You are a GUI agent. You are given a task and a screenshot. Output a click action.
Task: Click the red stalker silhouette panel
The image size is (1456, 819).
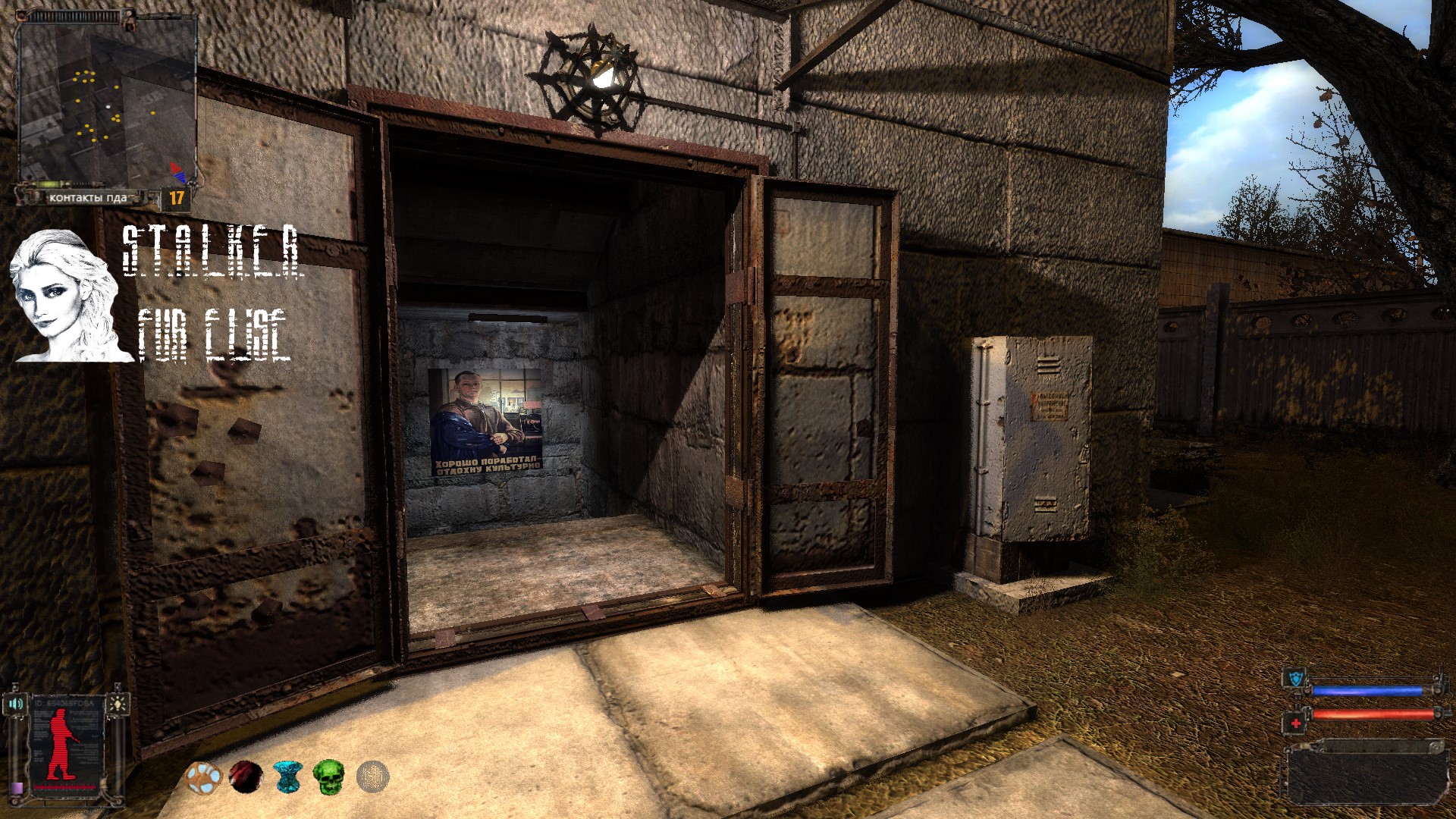tap(64, 747)
